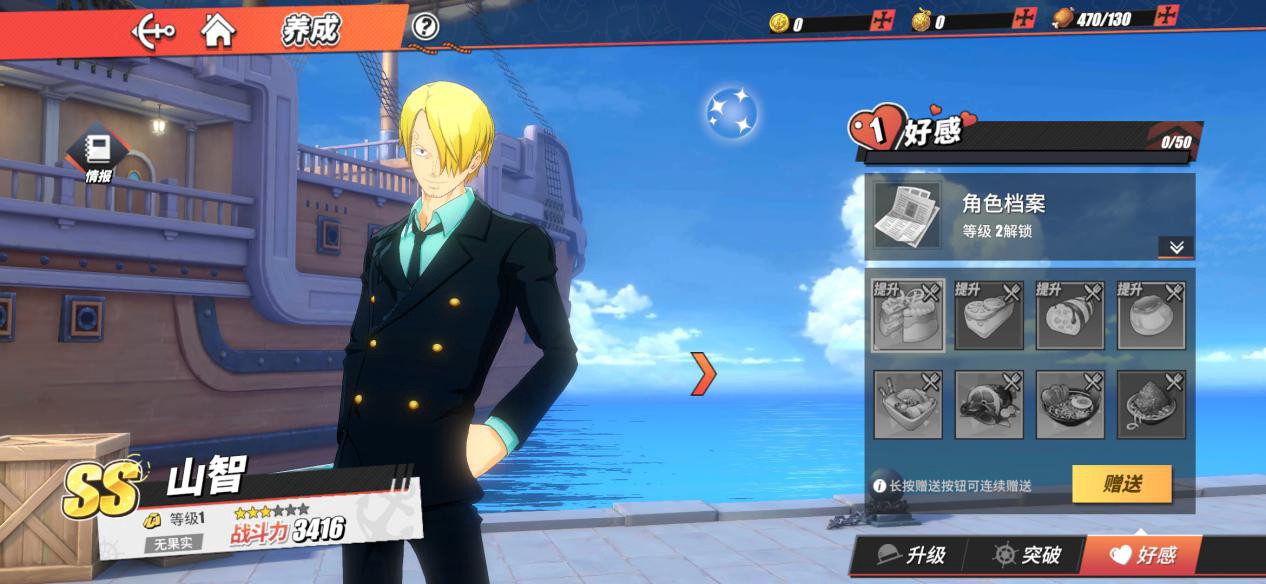Add more golden fruit currency

pyautogui.click(x=1024, y=18)
